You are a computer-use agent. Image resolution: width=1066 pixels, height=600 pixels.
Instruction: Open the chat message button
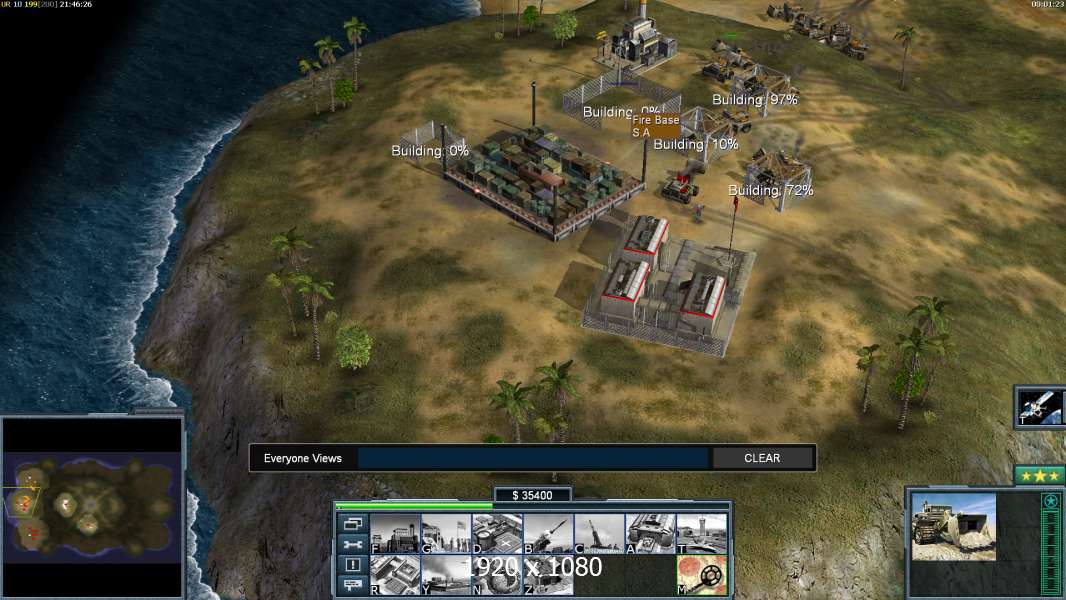click(x=352, y=586)
